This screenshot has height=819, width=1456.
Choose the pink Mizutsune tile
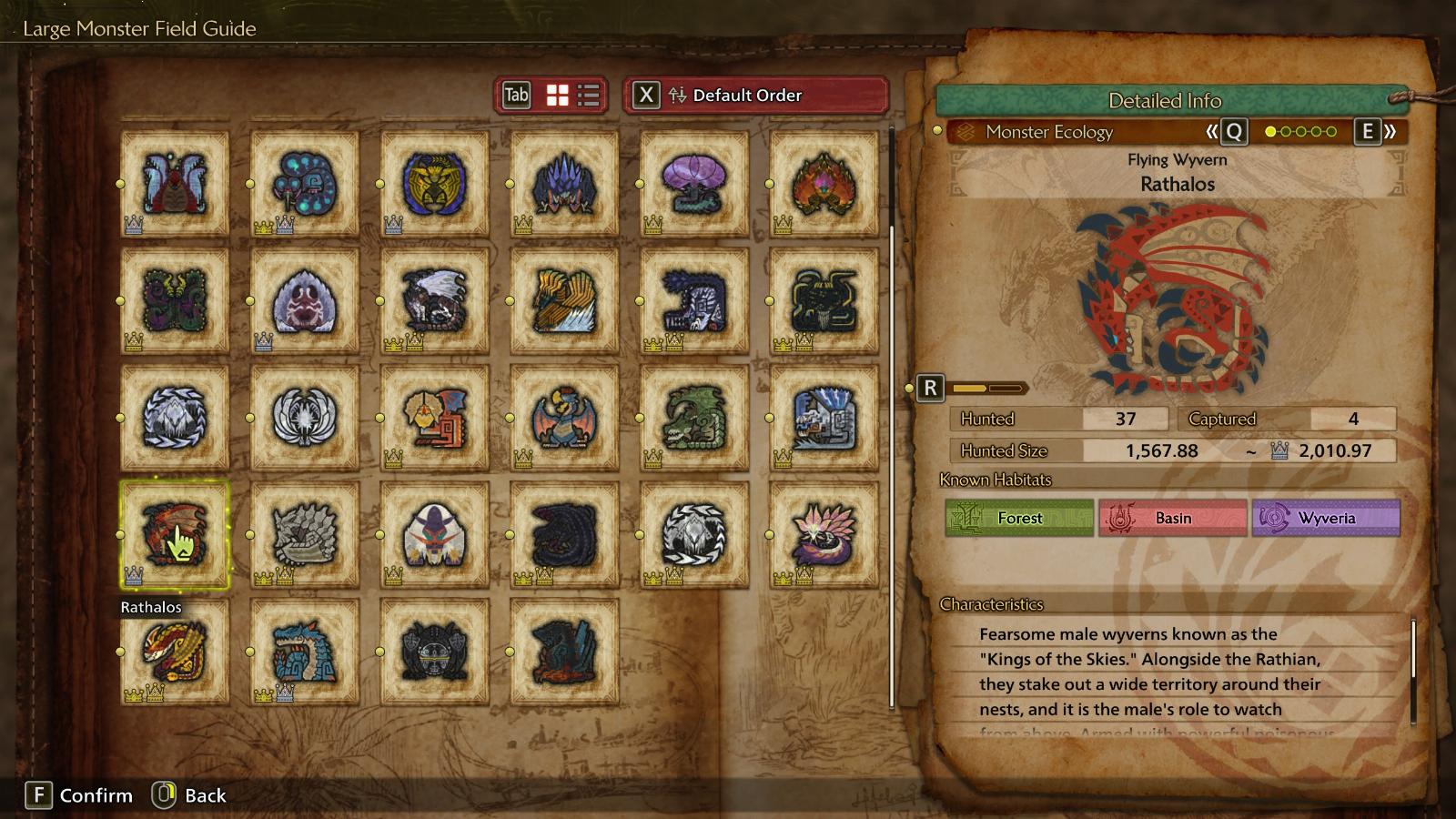tap(824, 534)
